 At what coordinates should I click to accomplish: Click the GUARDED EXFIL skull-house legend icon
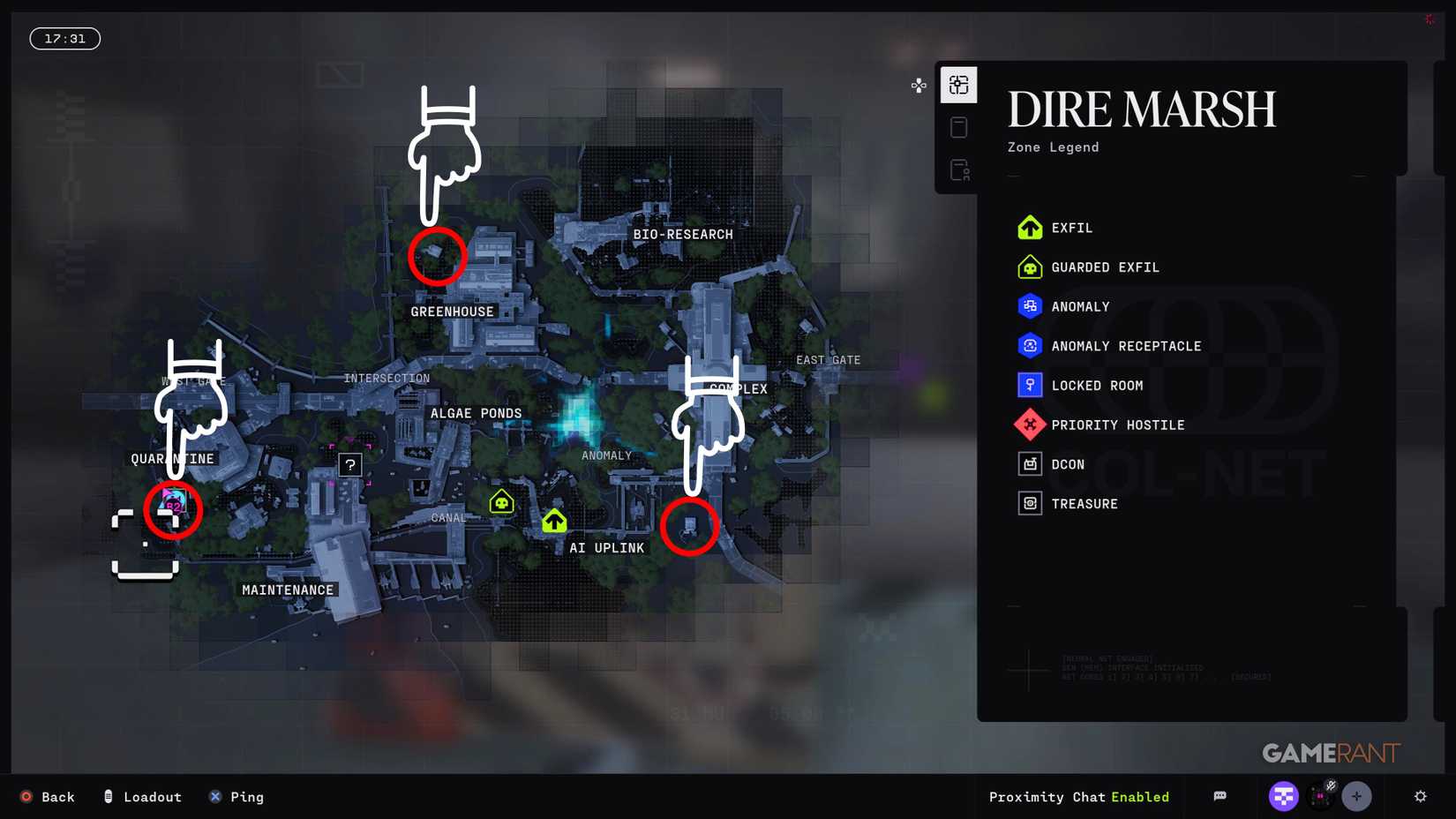click(1029, 267)
